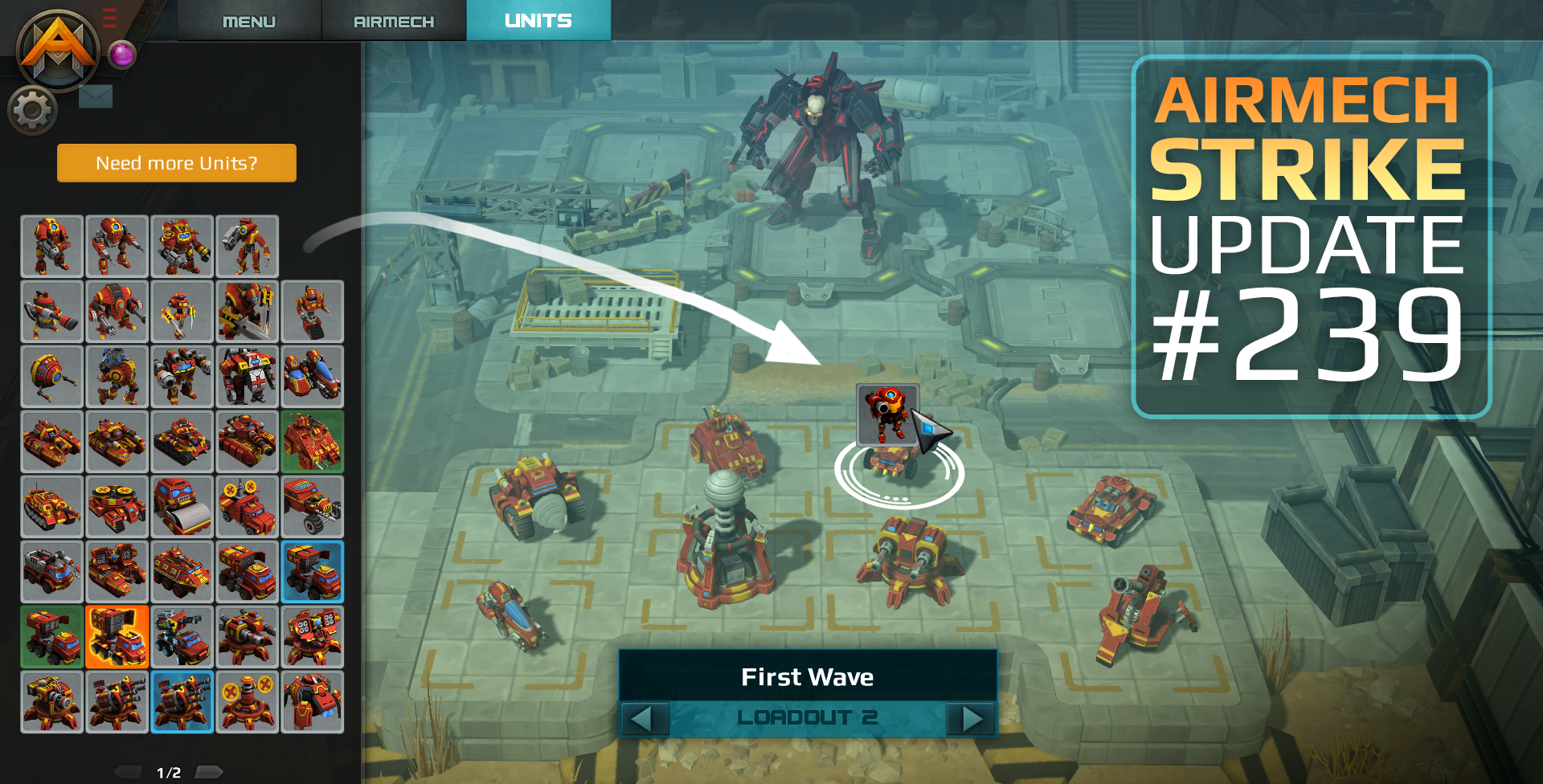Image resolution: width=1543 pixels, height=784 pixels.
Task: Open the MENU tab
Action: tap(248, 21)
